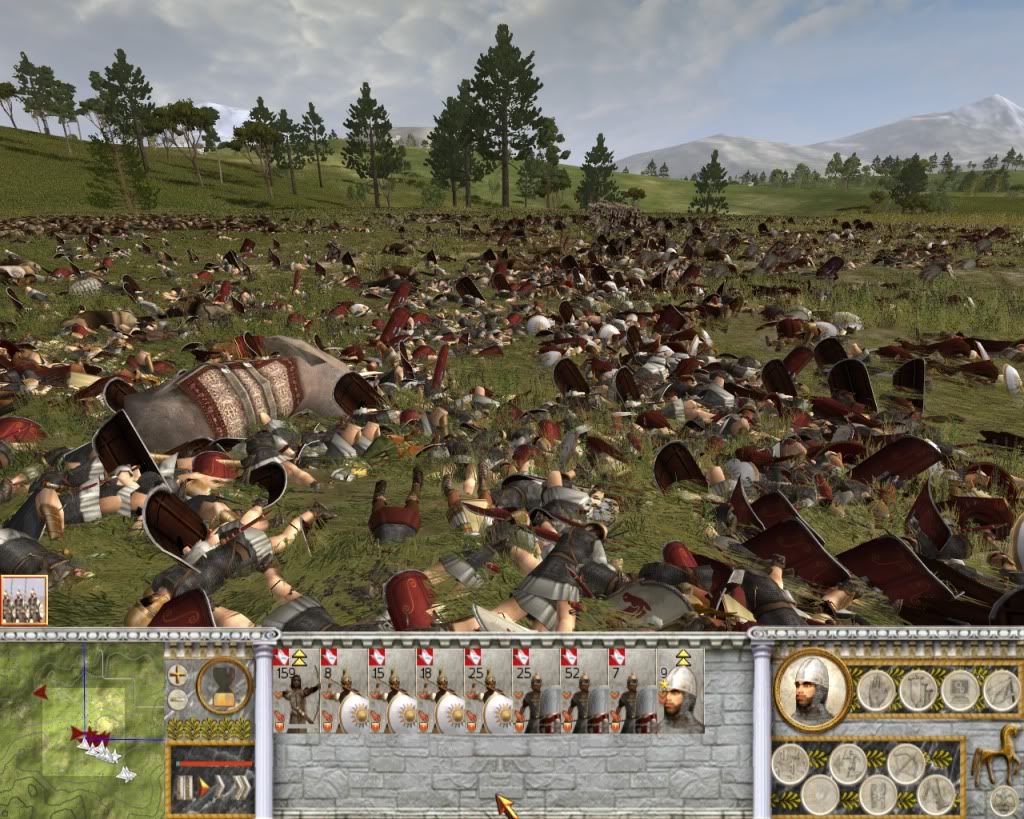Pick the unit card showing 15 soldiers

[392, 692]
